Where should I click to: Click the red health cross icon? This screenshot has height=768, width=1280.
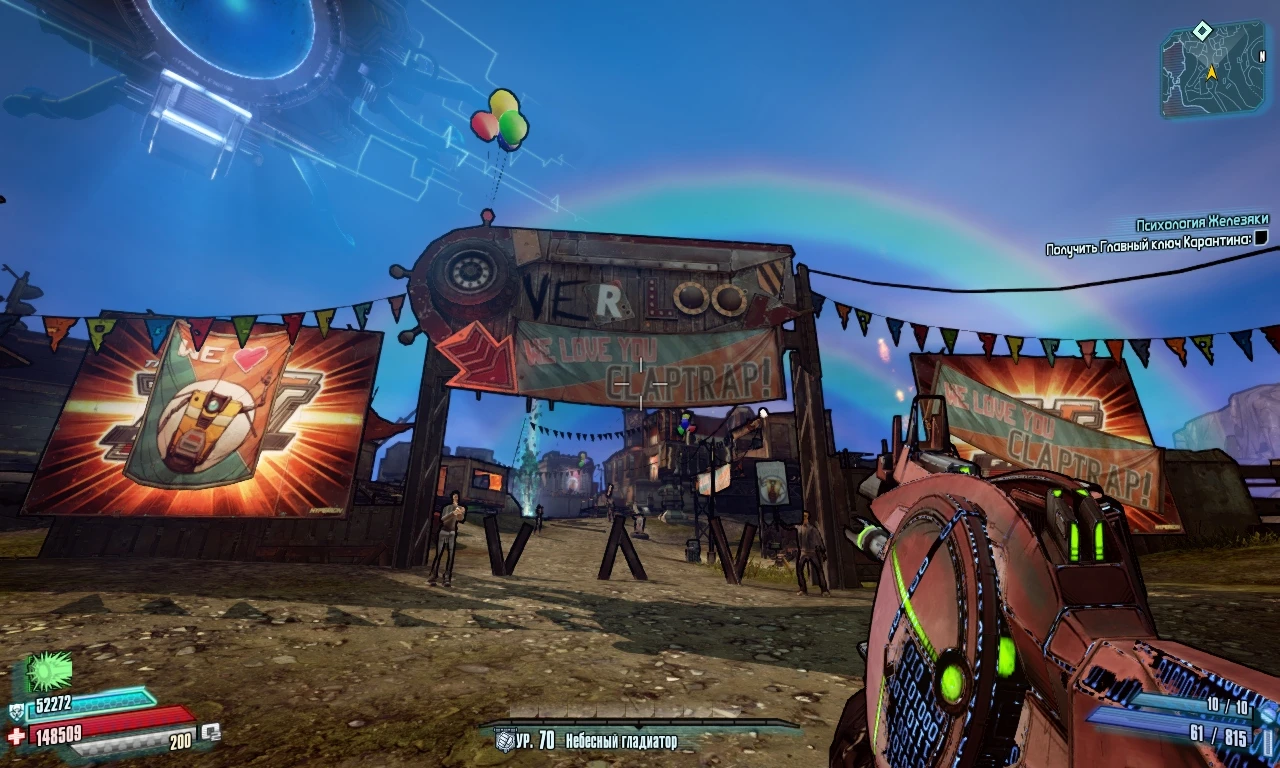15,736
